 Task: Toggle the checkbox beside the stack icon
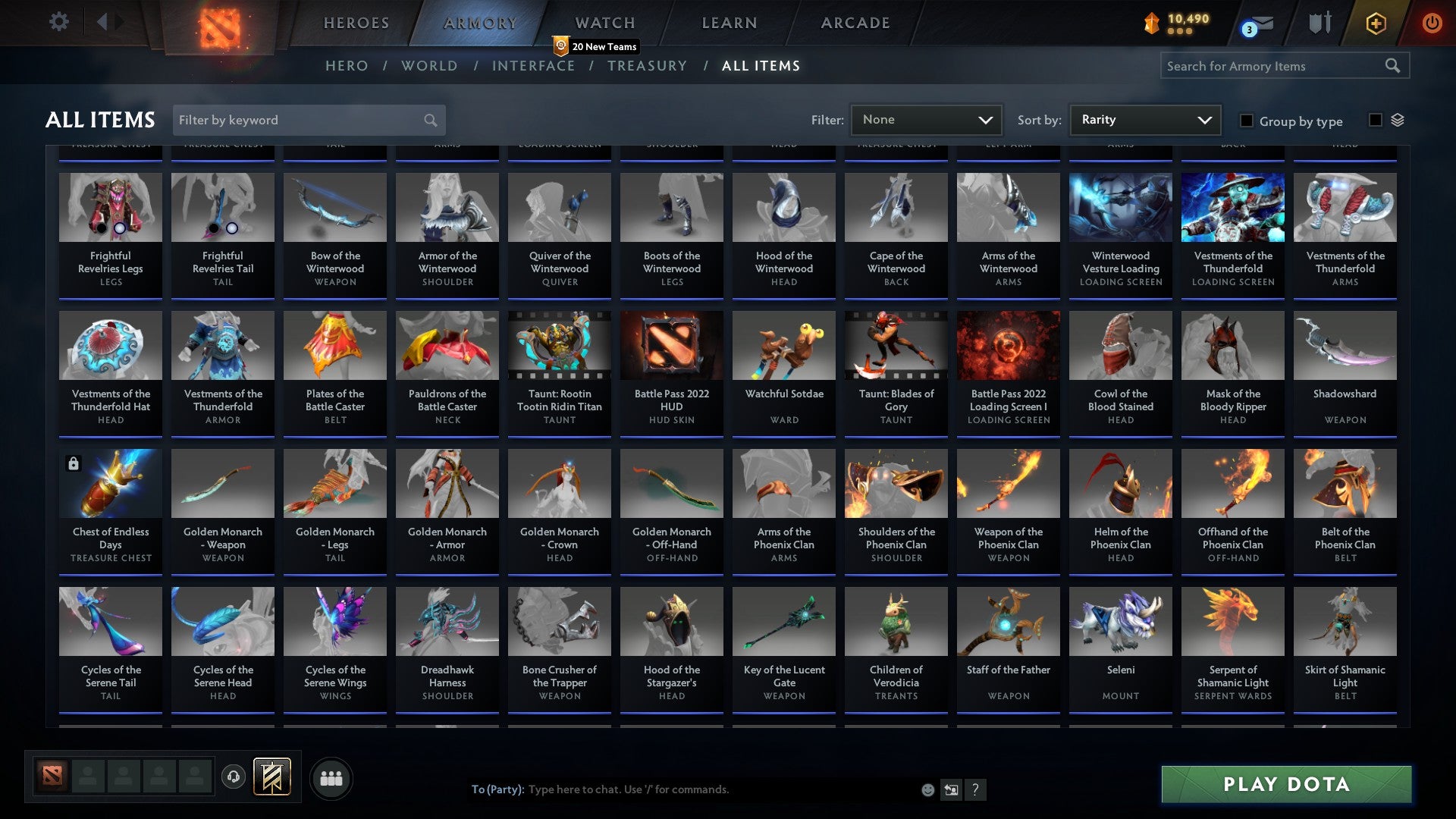pos(1374,120)
